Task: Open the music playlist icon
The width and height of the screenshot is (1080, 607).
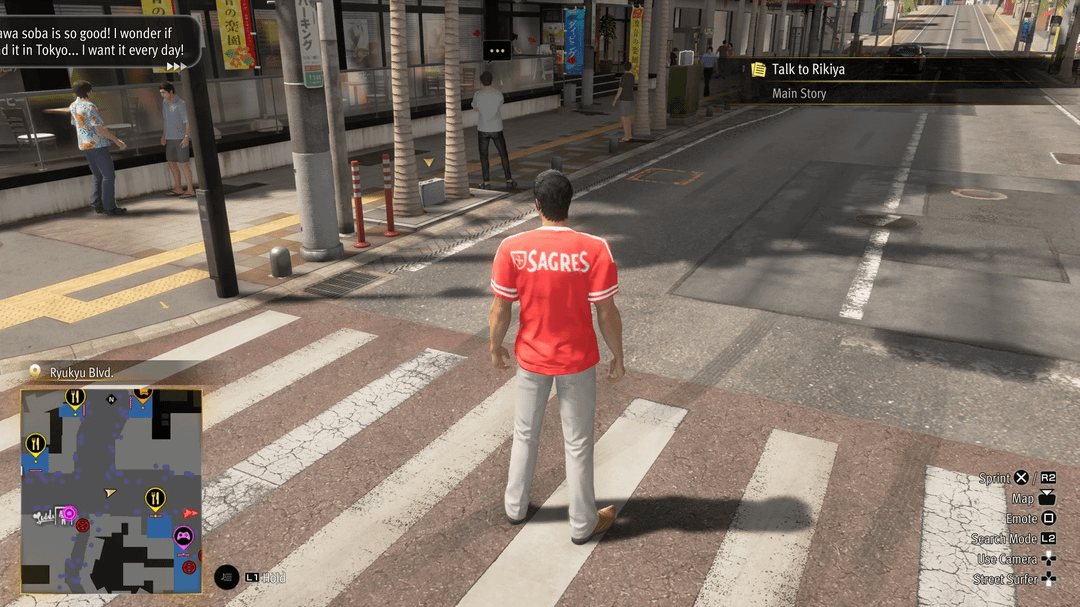Action: [x=227, y=577]
